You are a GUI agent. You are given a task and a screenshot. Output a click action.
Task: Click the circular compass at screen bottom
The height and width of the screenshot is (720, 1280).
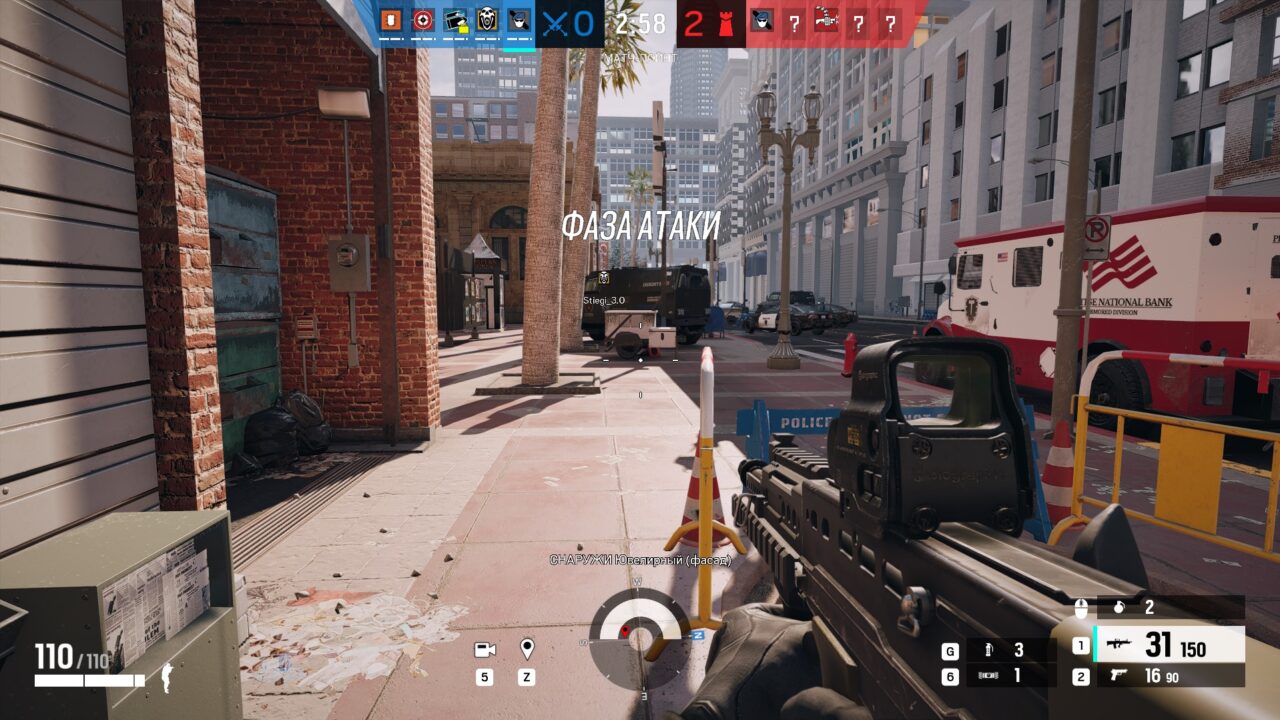pos(638,637)
